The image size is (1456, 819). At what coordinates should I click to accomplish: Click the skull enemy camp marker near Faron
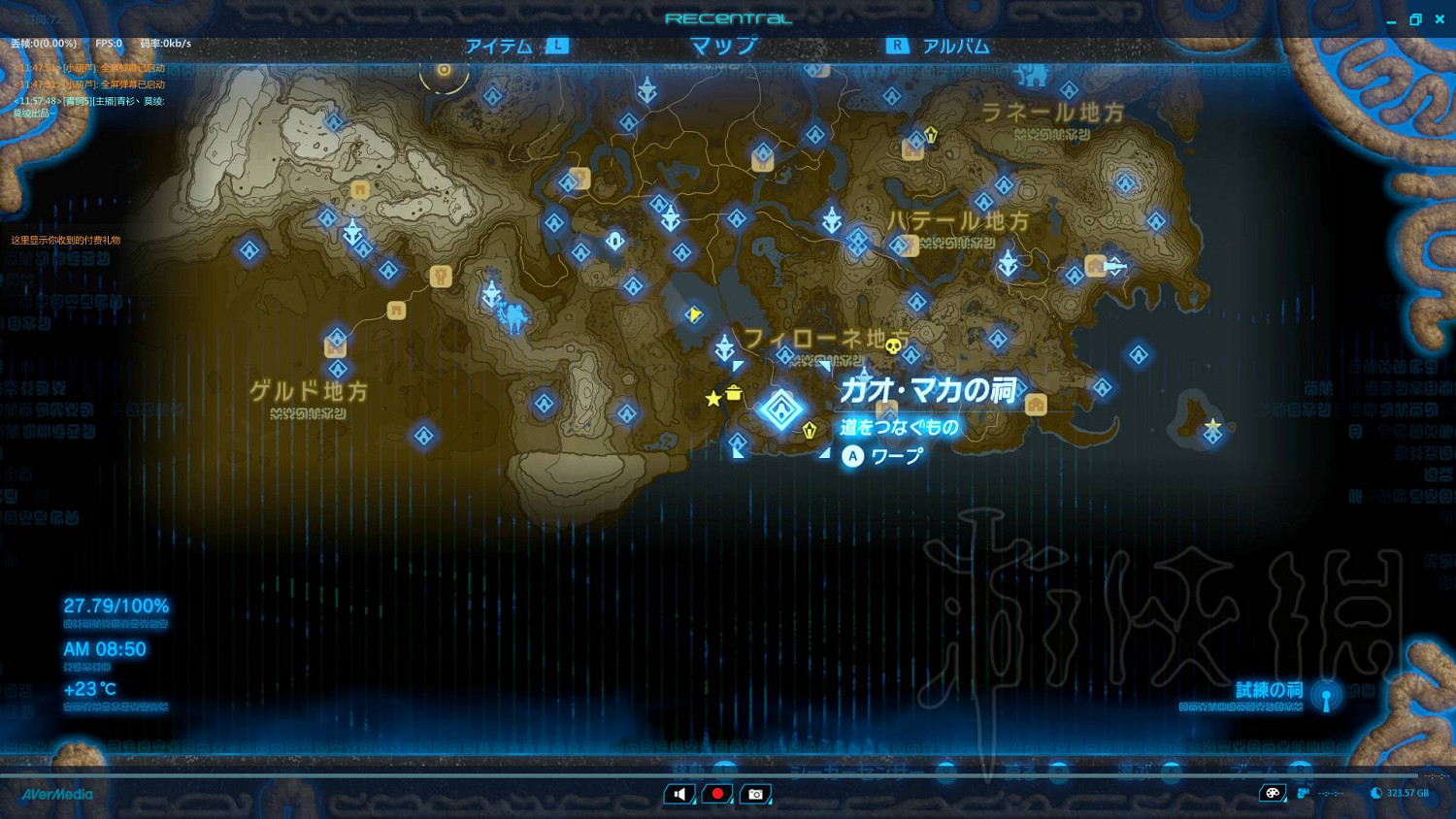click(x=893, y=345)
